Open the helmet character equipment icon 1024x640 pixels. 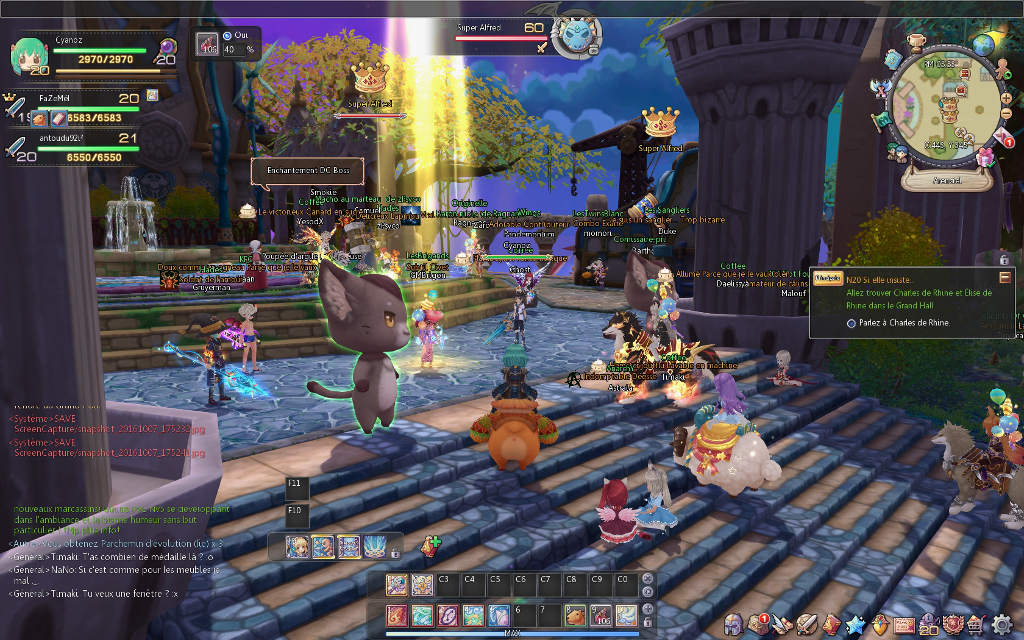coord(733,625)
